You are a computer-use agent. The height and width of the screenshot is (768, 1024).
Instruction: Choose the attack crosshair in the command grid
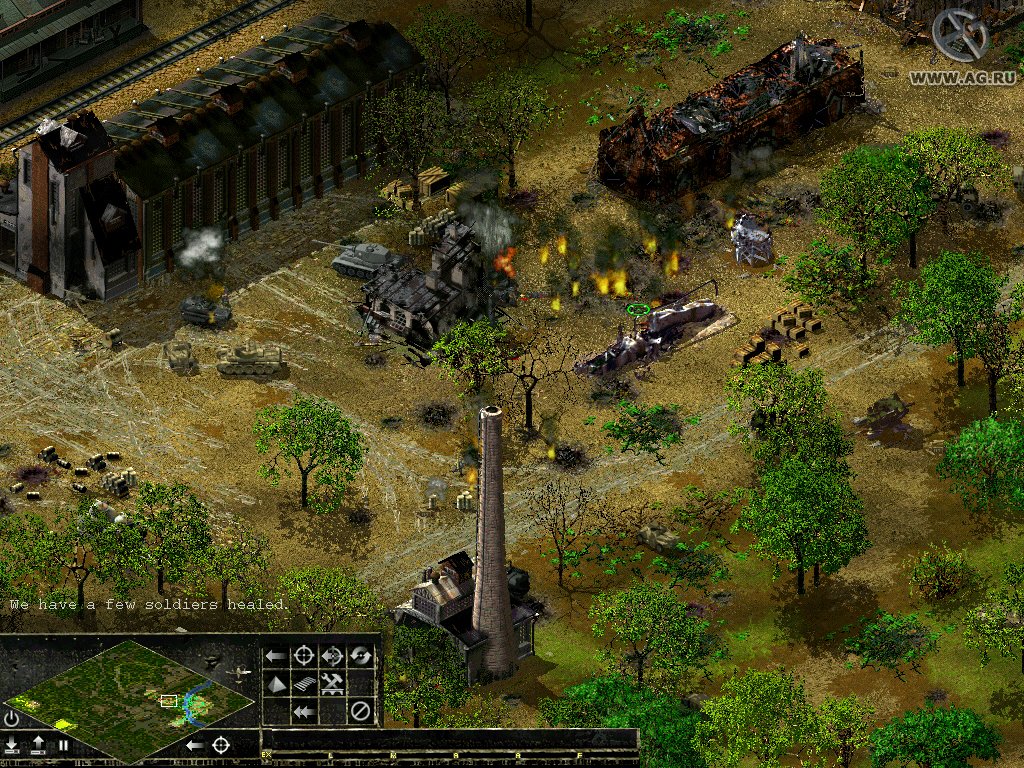(x=304, y=656)
